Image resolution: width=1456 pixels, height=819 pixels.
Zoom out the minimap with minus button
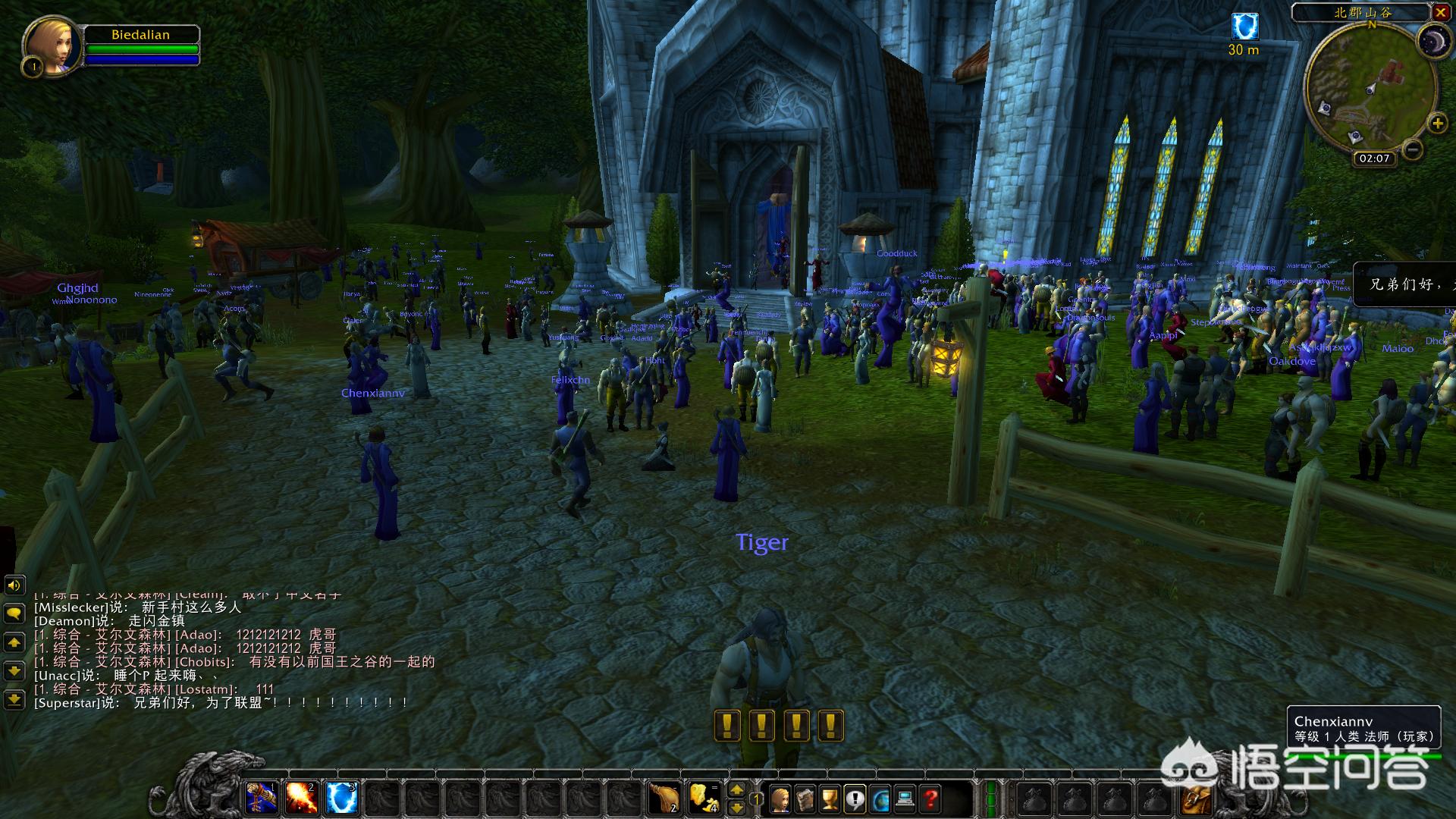point(1412,149)
